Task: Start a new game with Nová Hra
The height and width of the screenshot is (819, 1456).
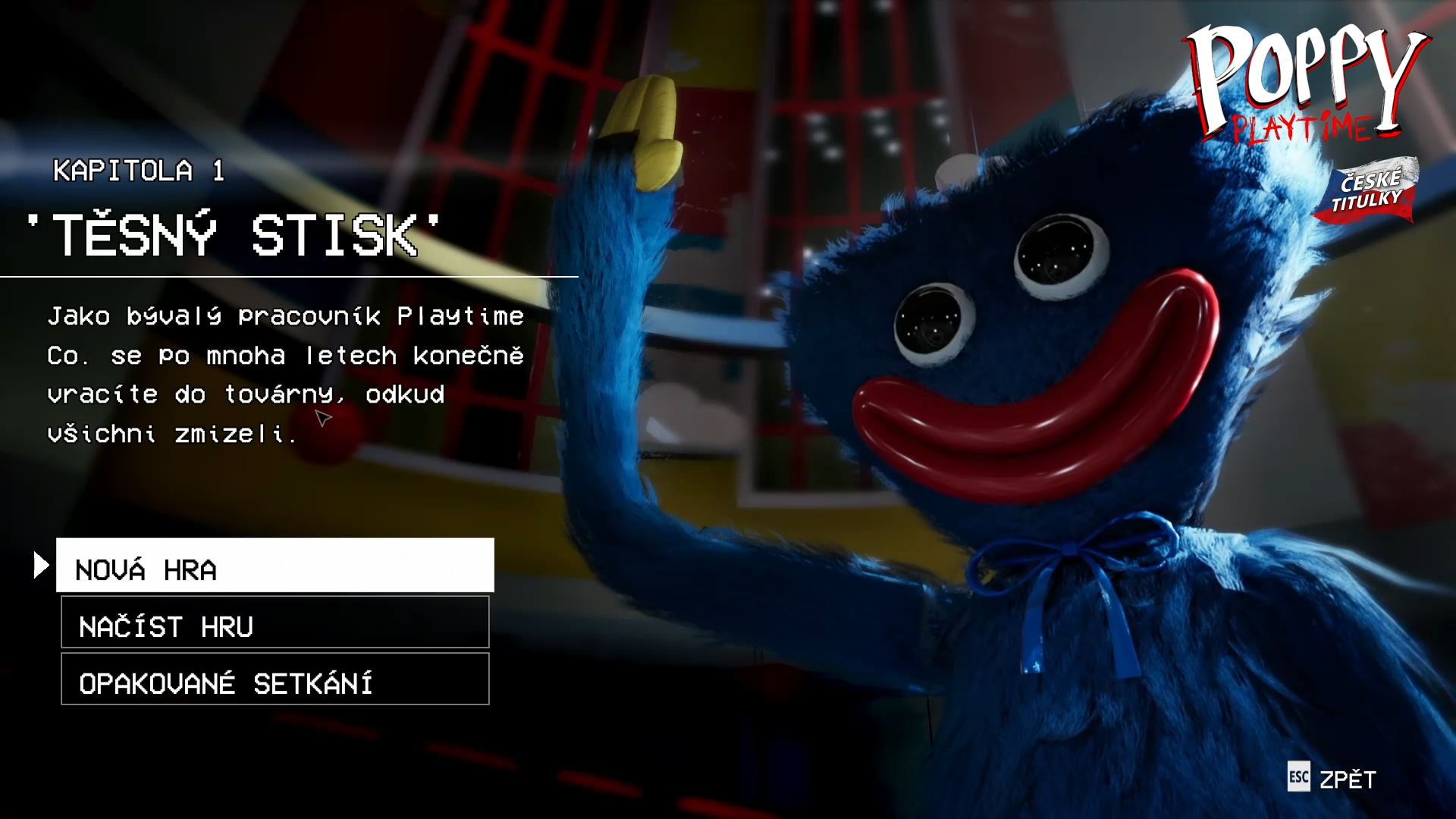Action: click(x=275, y=566)
